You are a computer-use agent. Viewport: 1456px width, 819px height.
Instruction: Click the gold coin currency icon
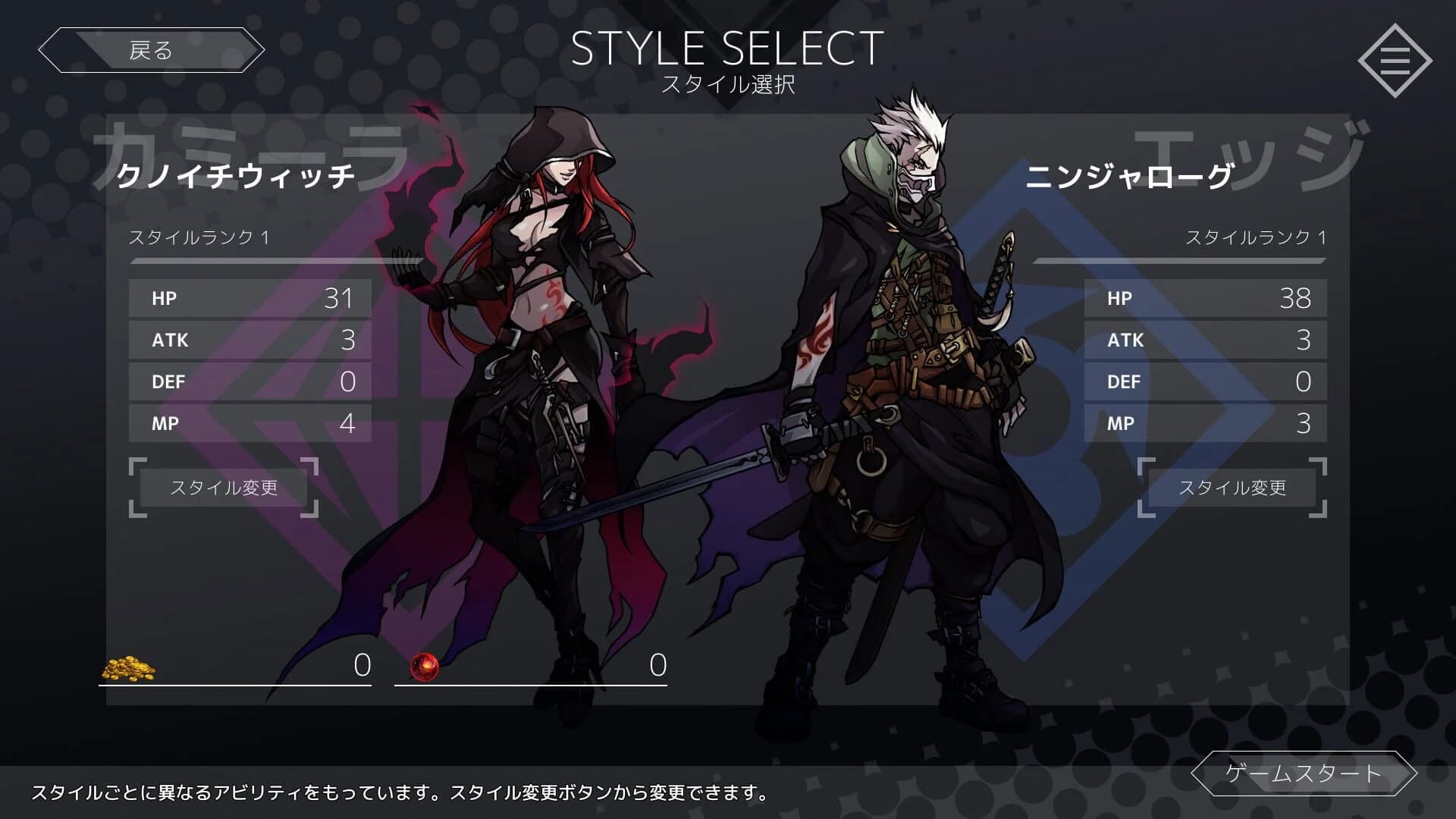pos(130,667)
